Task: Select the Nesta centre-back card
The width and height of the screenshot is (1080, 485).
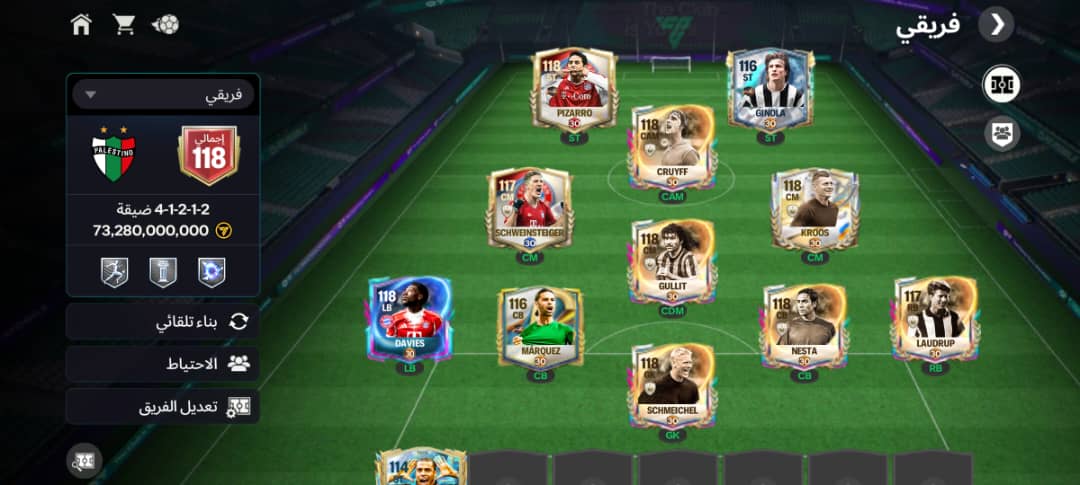Action: click(804, 326)
